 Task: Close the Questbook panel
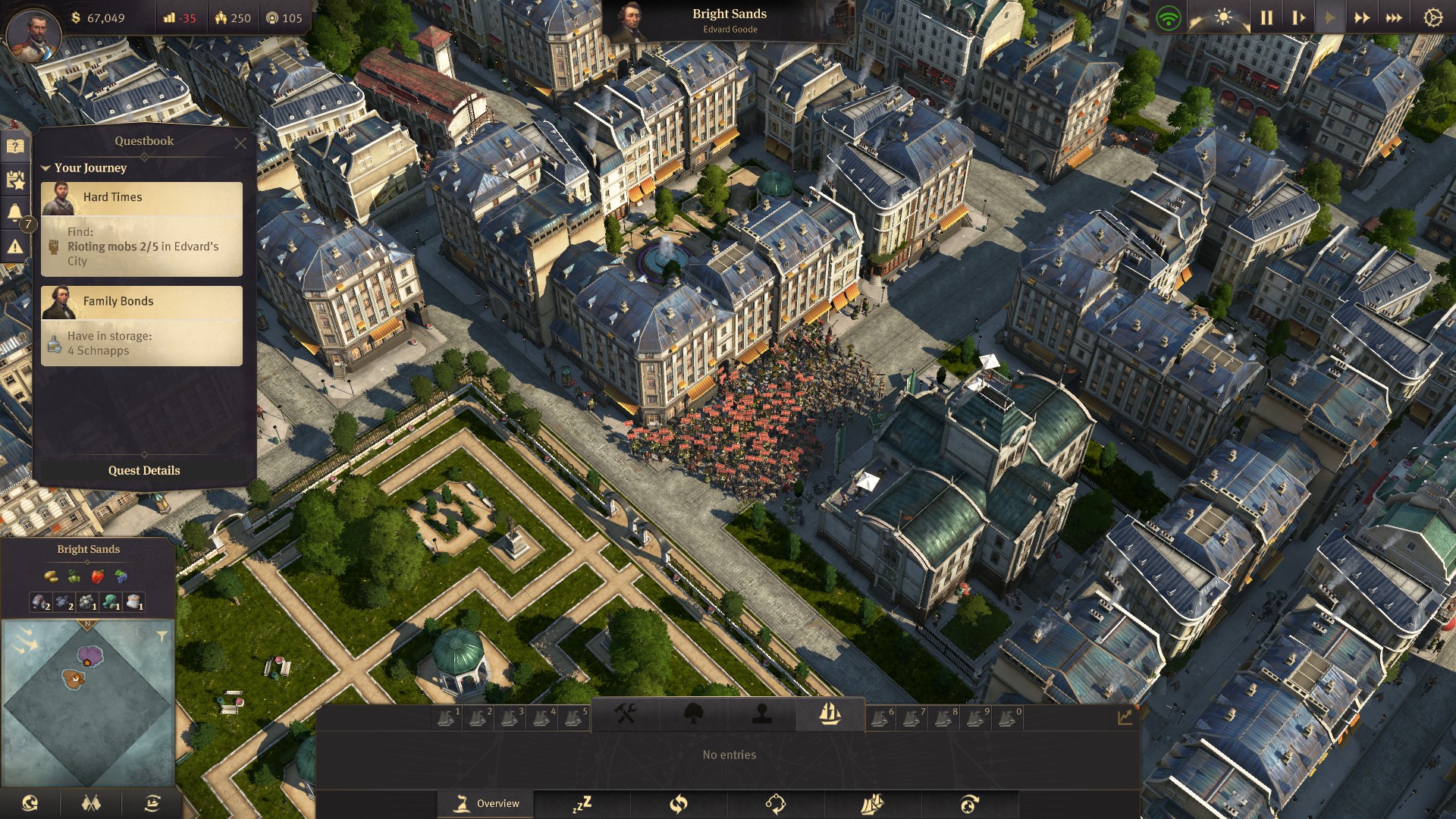240,143
